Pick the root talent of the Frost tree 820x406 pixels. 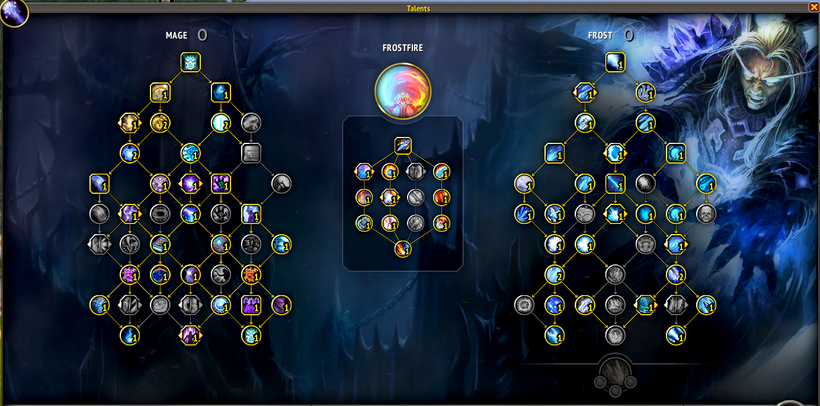click(x=614, y=63)
